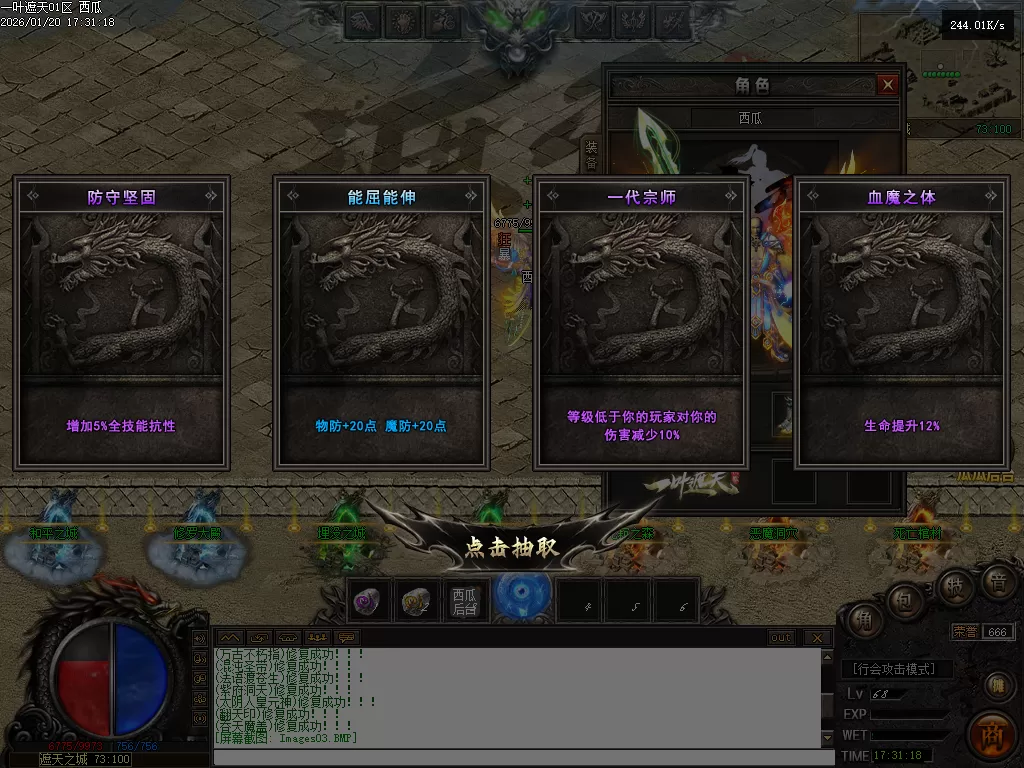Choose the 血魔之体 card
This screenshot has width=1024, height=768.
(902, 323)
